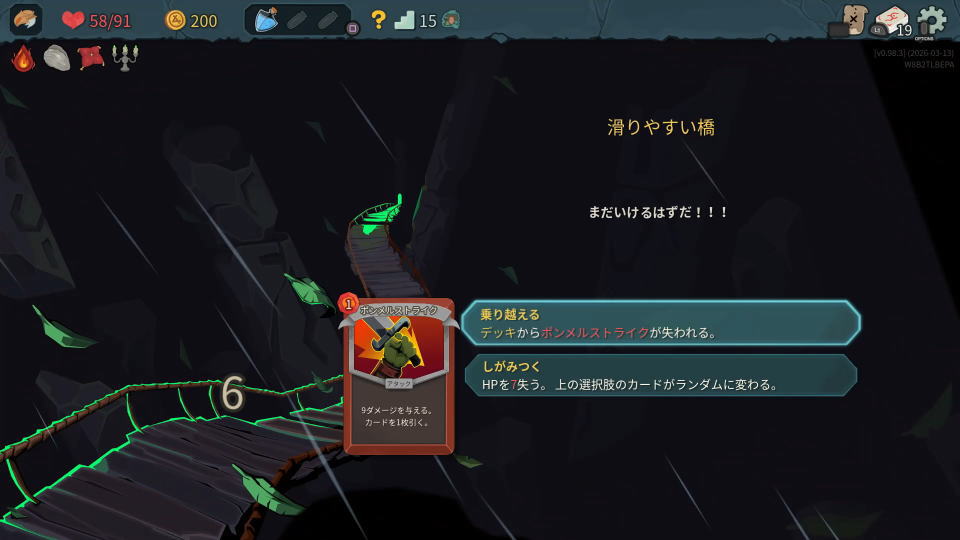Inspect the gray stone relic
This screenshot has height=540, width=960.
pyautogui.click(x=57, y=58)
